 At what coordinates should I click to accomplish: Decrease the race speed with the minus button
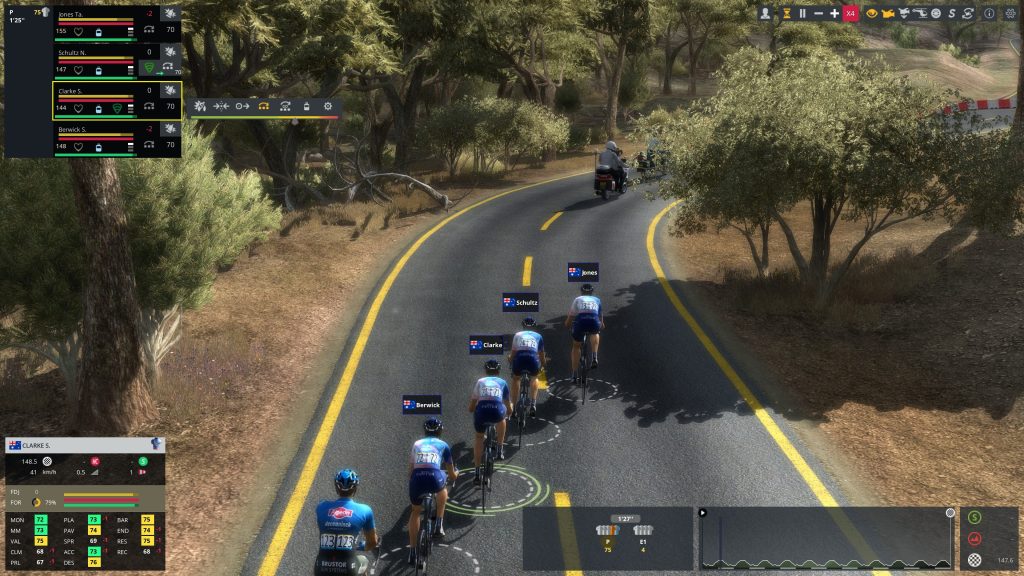pos(818,13)
